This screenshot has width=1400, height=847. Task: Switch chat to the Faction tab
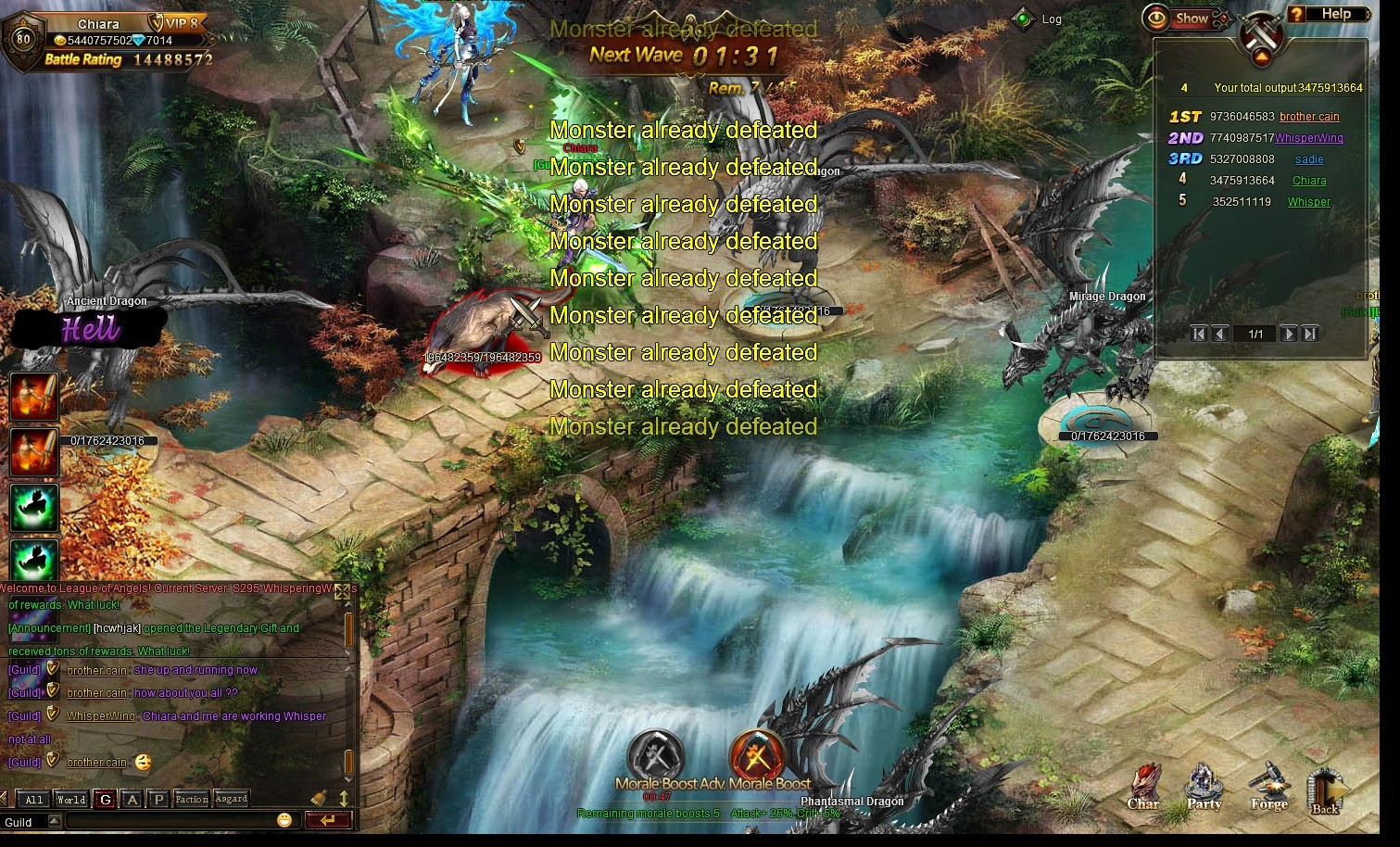(x=191, y=800)
